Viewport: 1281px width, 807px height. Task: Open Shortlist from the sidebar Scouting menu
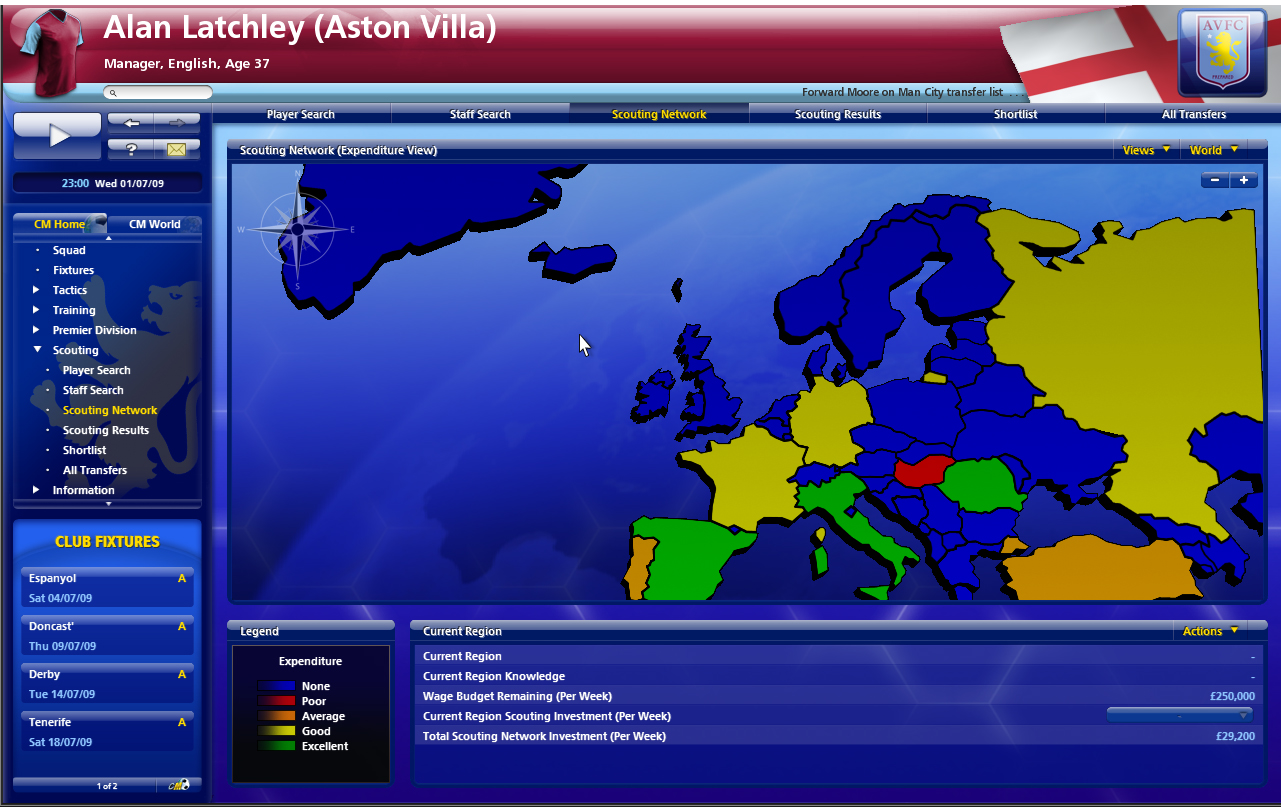pos(84,450)
